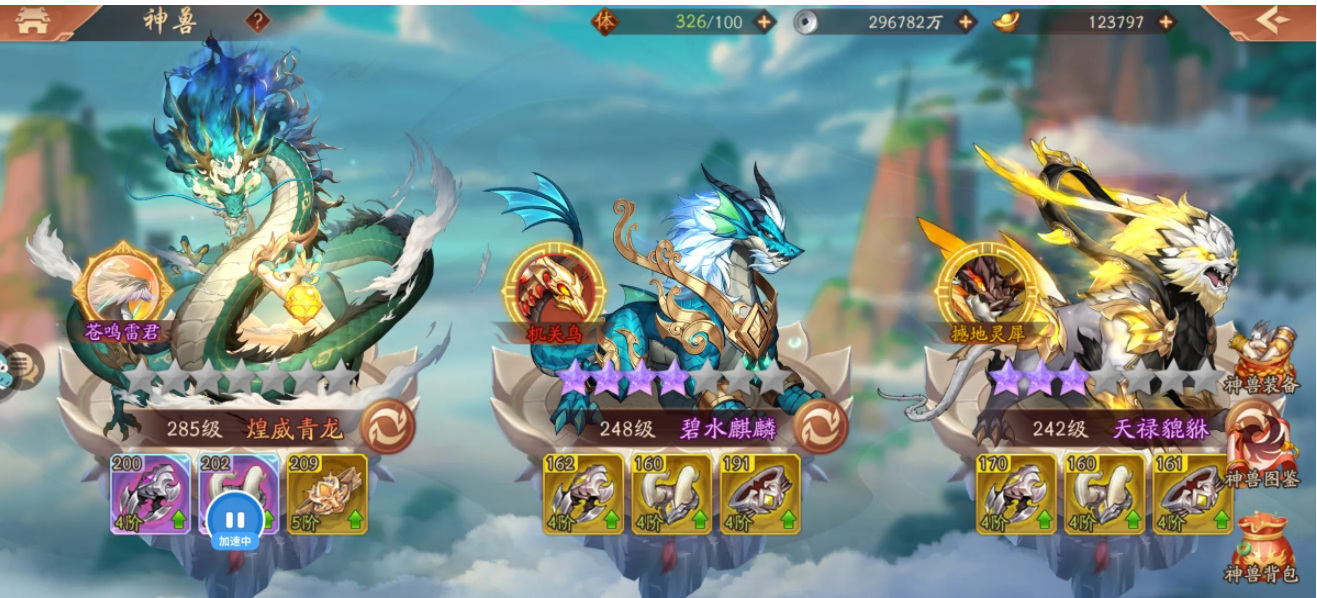Swap the 碧水麒麟 divine beast
1317x598 pixels.
821,427
